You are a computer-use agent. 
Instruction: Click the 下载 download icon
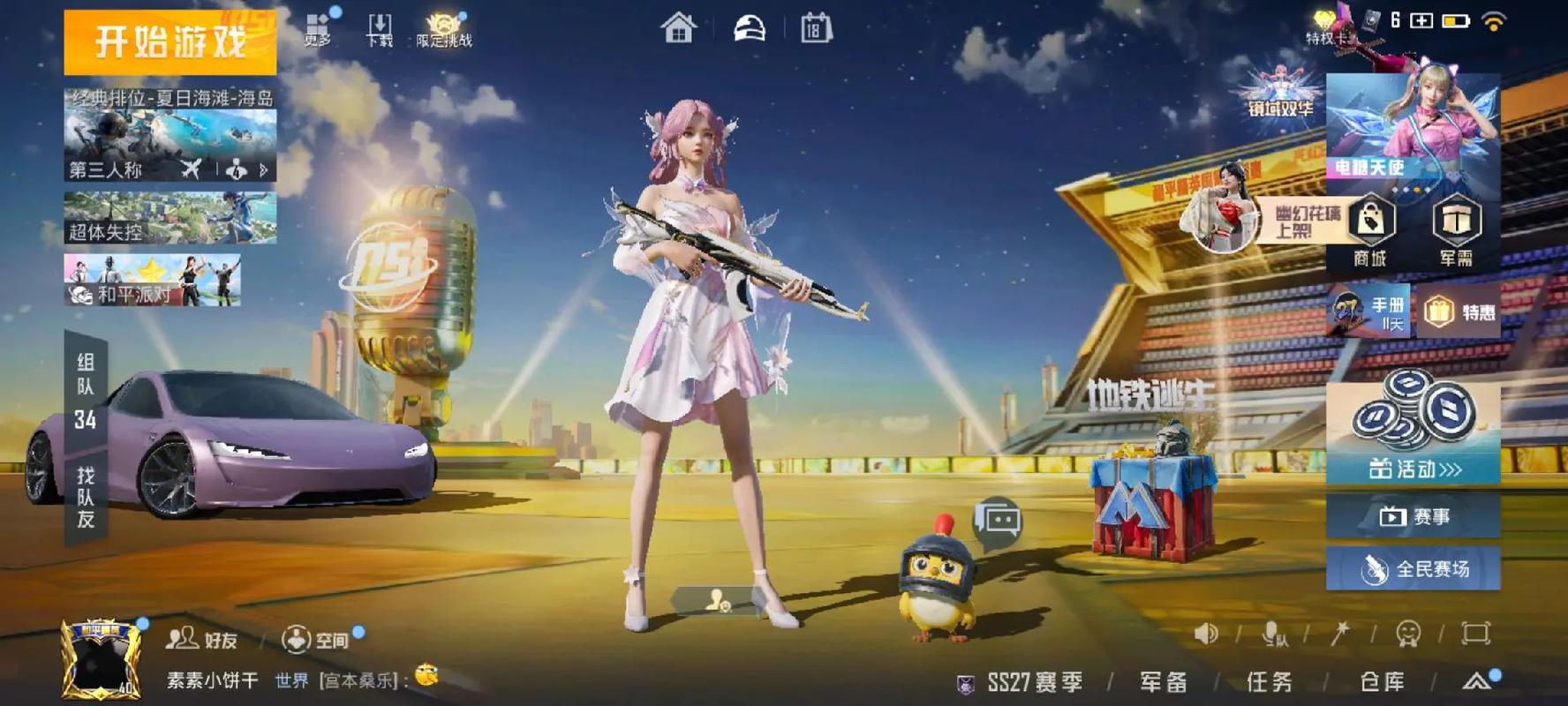point(379,25)
